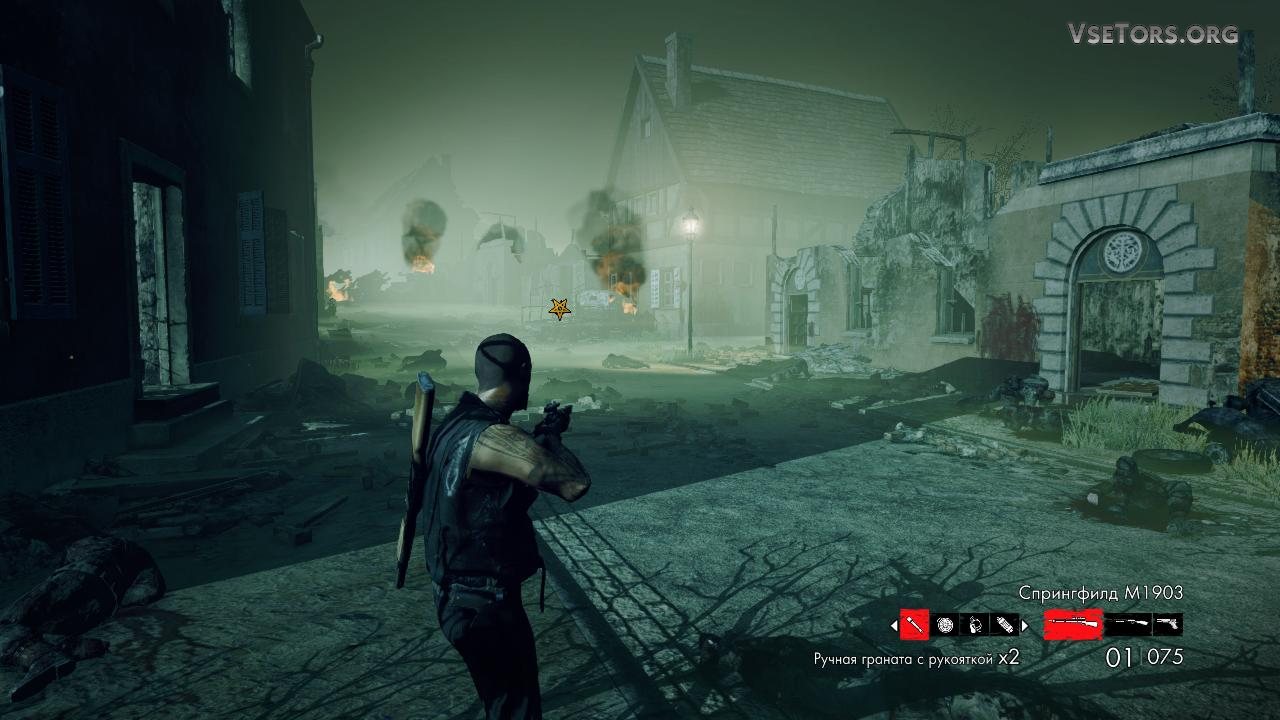The width and height of the screenshot is (1280, 720).
Task: Cycle items with the left arrow
Action: point(894,626)
